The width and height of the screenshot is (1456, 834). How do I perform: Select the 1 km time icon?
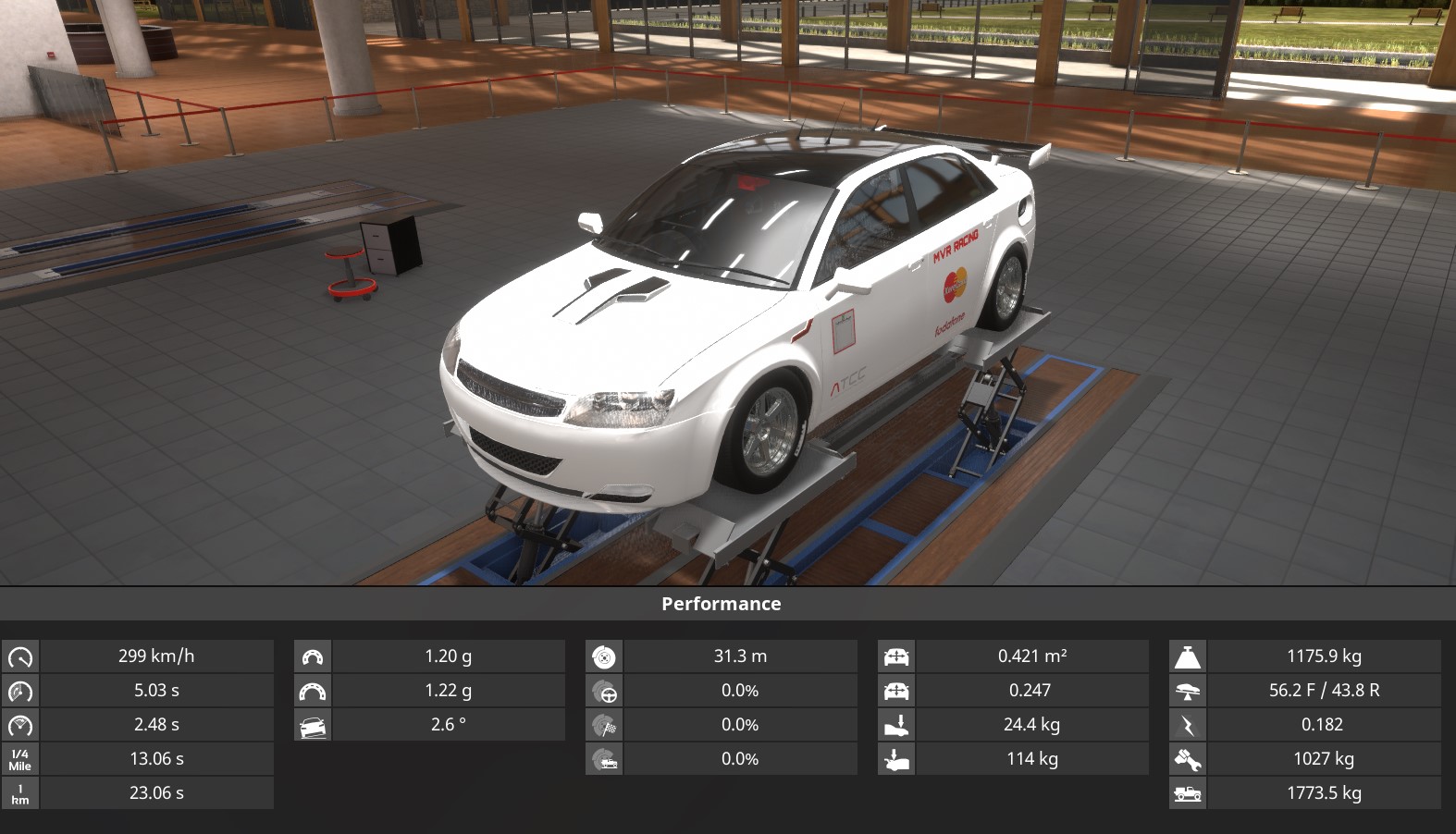20,793
